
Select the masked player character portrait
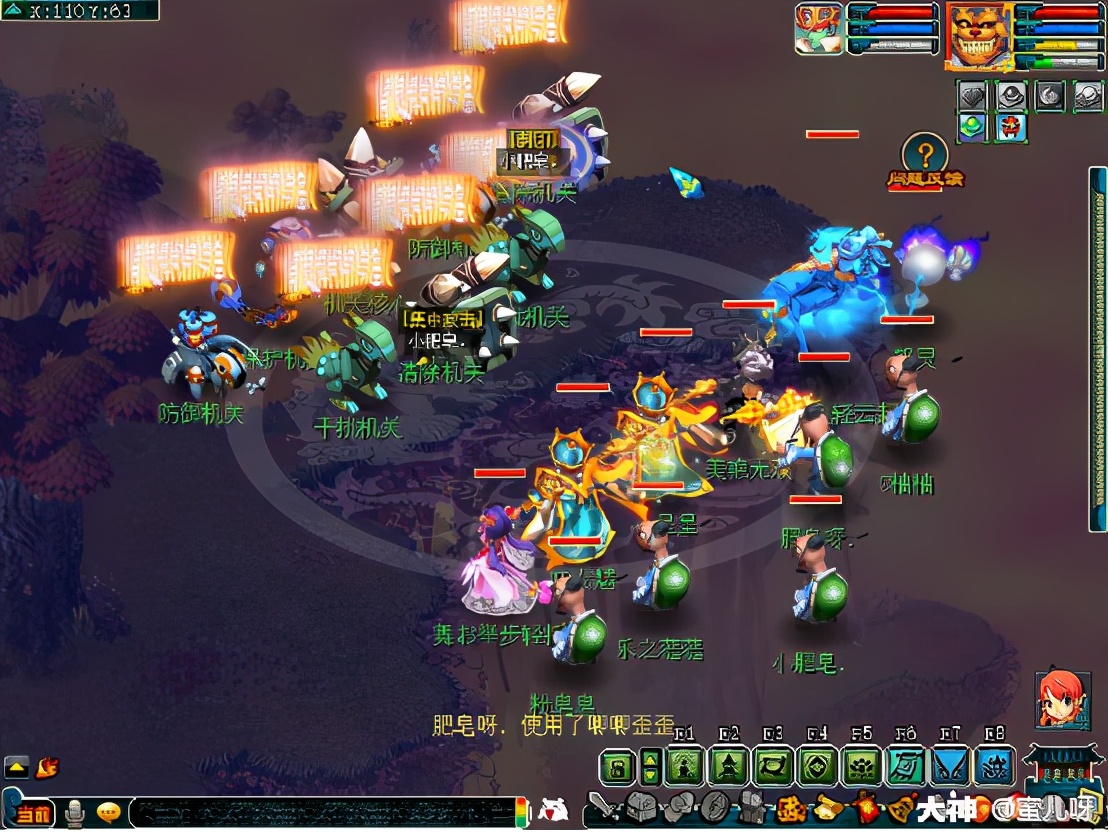coord(819,29)
